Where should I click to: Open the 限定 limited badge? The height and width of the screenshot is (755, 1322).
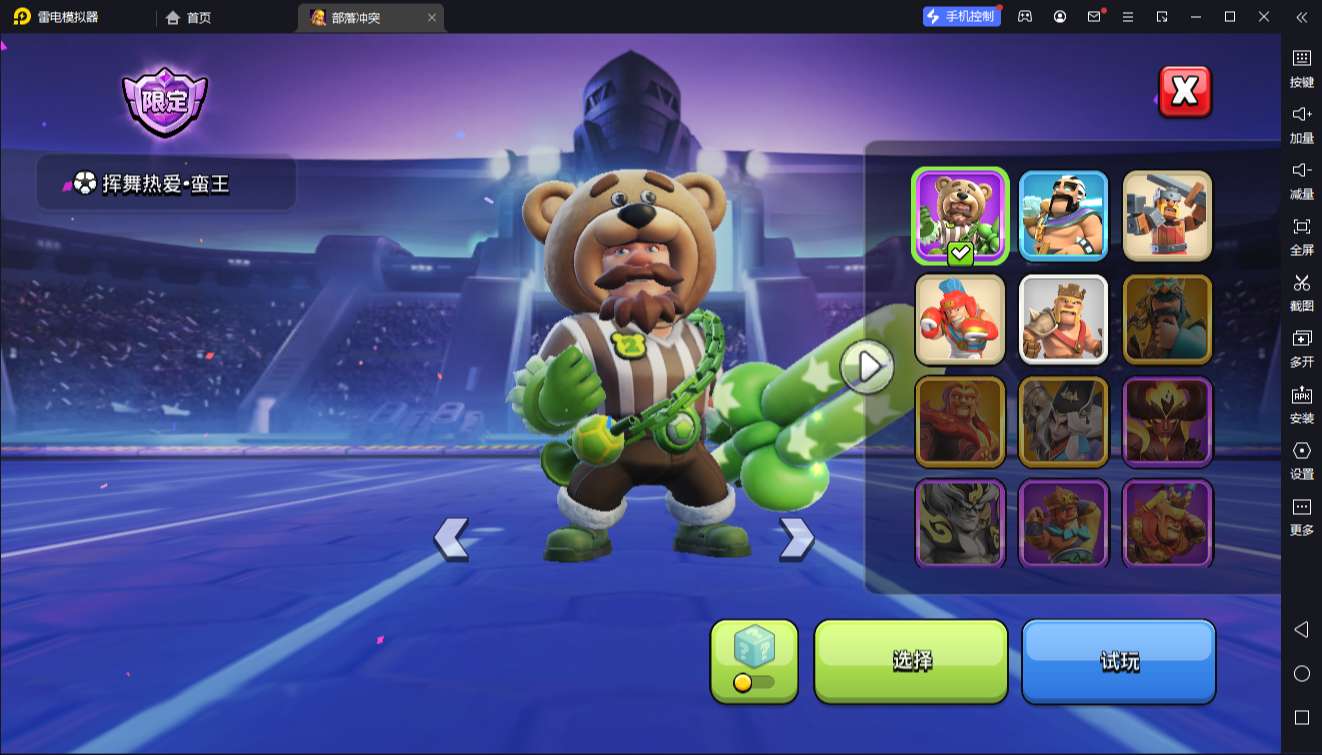(165, 101)
